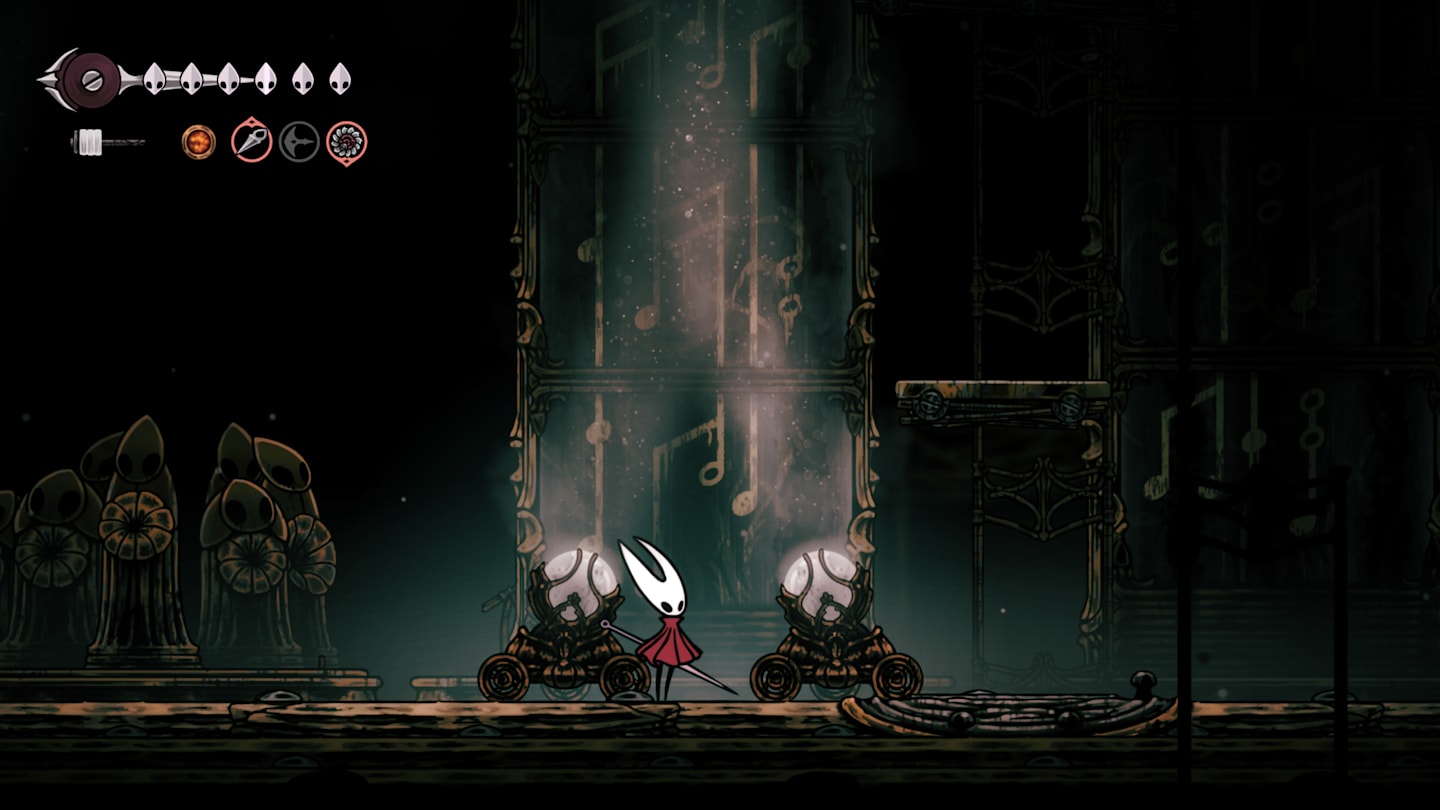1440x810 pixels.
Task: Activate the spinning sawblade tool icon
Action: point(347,142)
